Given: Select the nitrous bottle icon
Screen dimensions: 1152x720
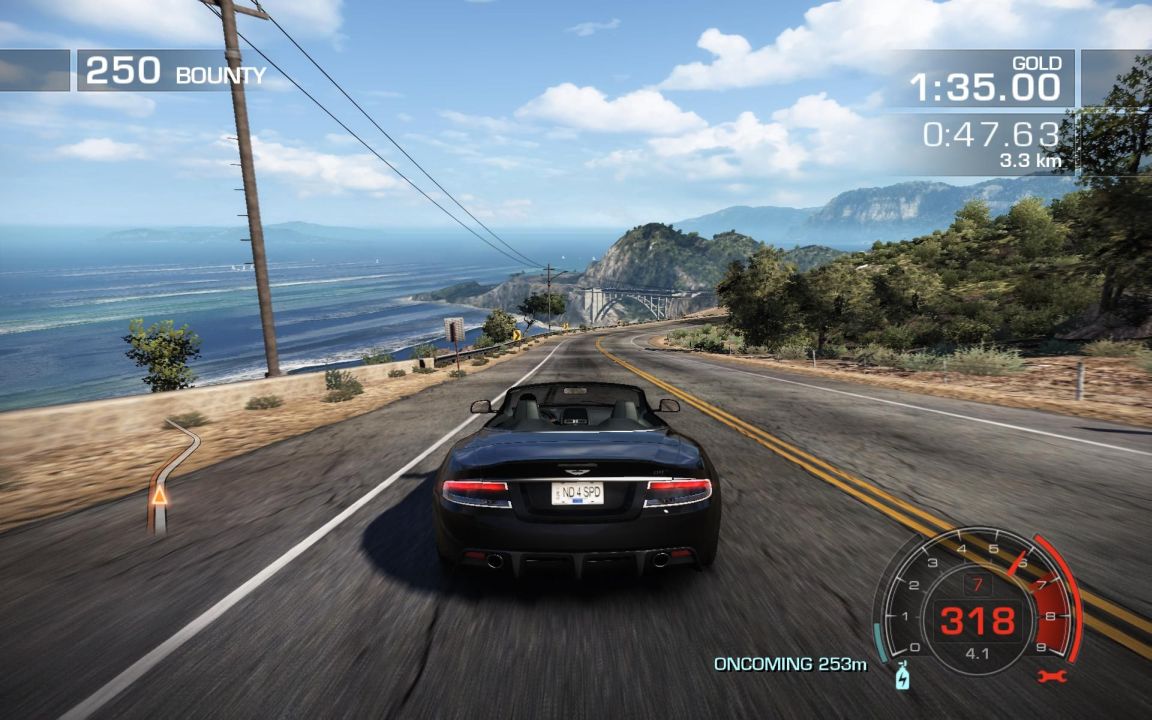Looking at the screenshot, I should pyautogui.click(x=903, y=677).
